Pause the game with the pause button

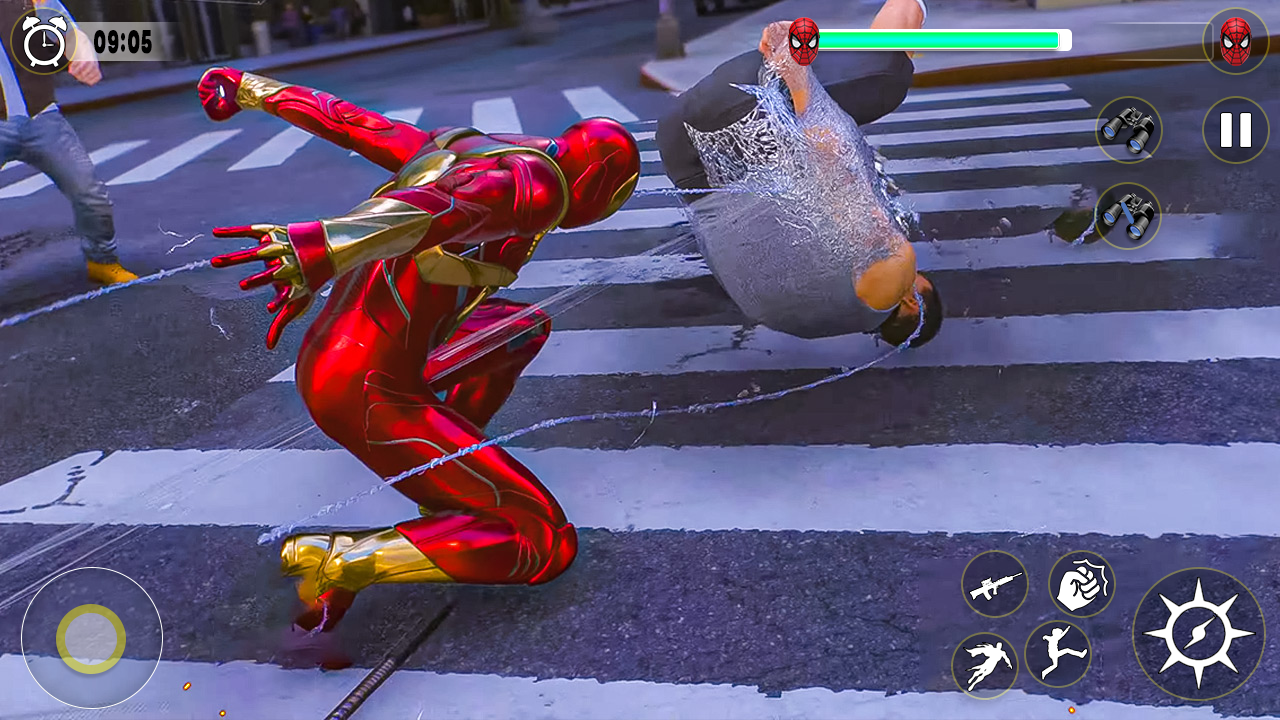pyautogui.click(x=1234, y=128)
